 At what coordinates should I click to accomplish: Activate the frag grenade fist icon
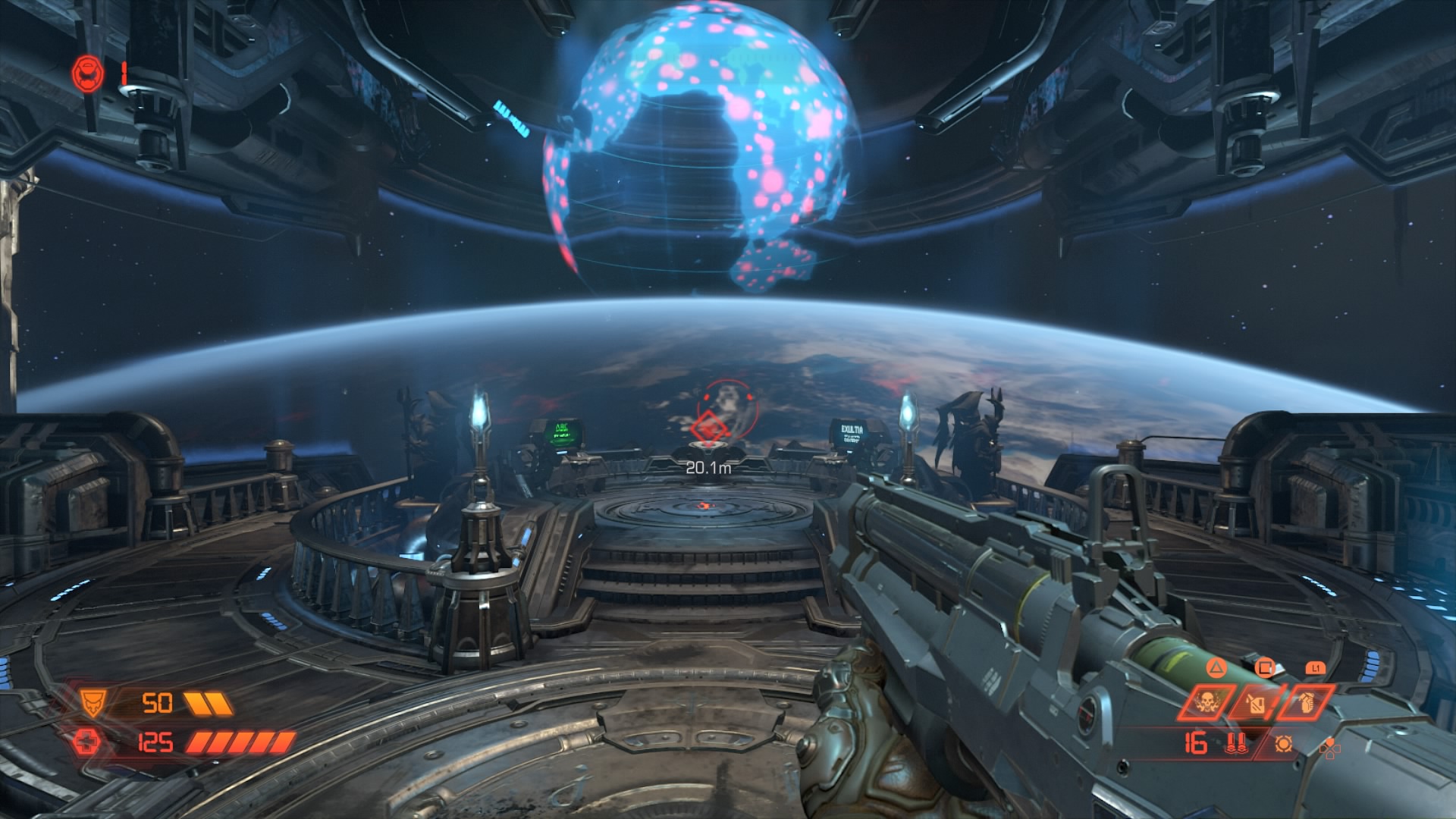(x=1306, y=702)
